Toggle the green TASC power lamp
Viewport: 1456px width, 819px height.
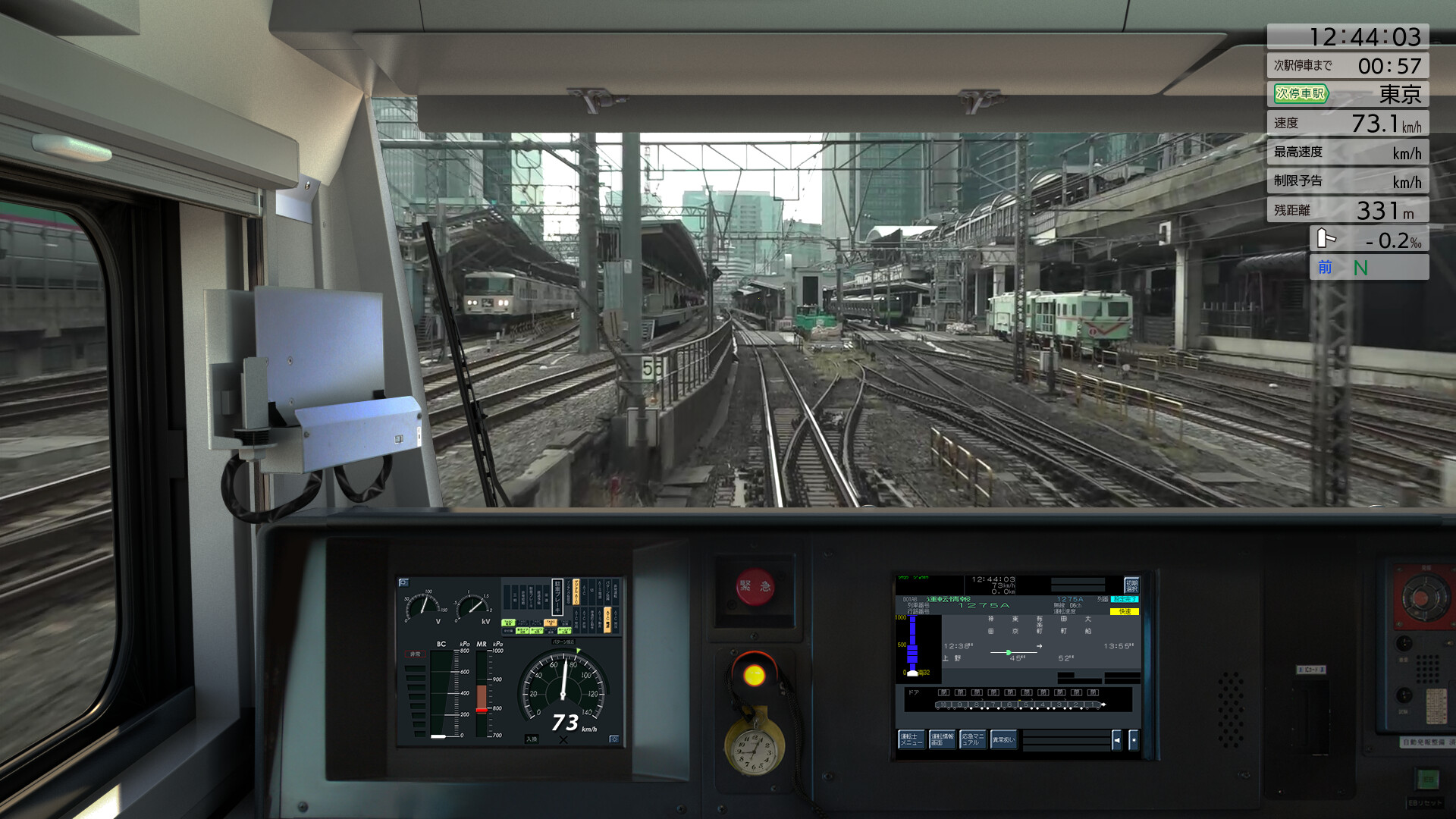click(x=508, y=622)
